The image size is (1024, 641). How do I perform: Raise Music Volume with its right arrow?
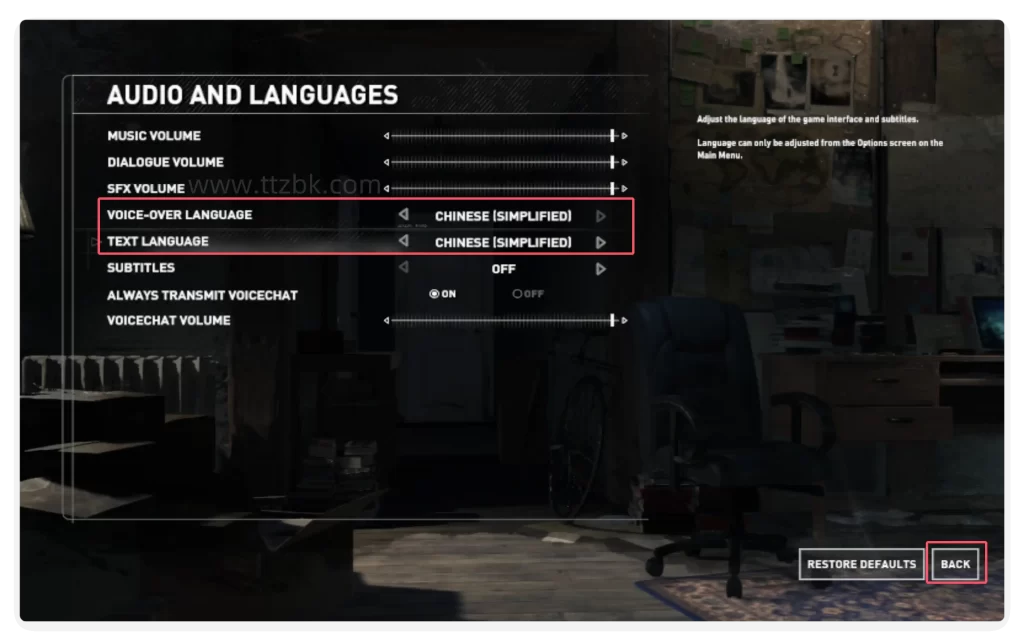tap(625, 136)
